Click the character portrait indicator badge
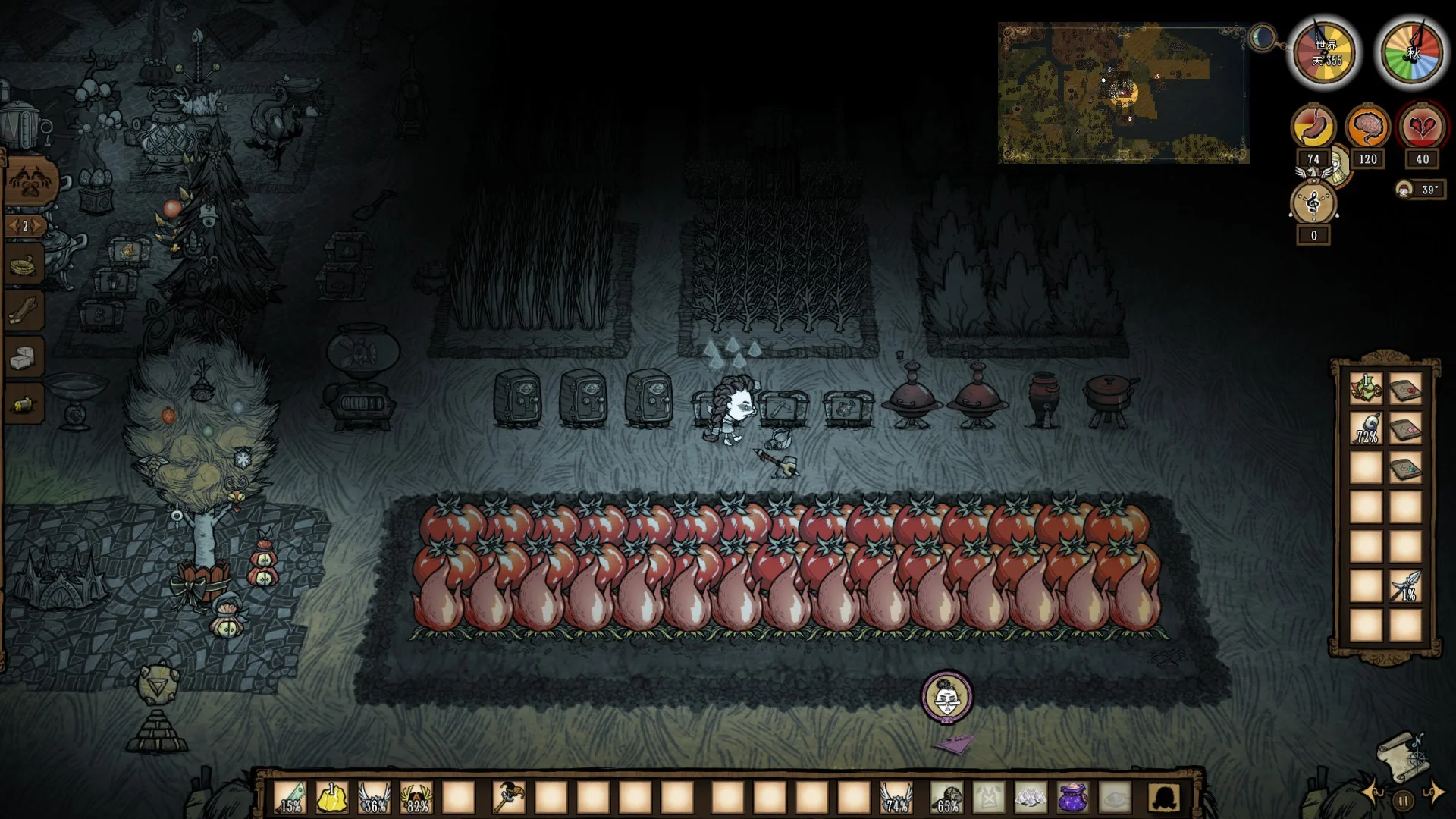The image size is (1456, 819). tap(946, 696)
